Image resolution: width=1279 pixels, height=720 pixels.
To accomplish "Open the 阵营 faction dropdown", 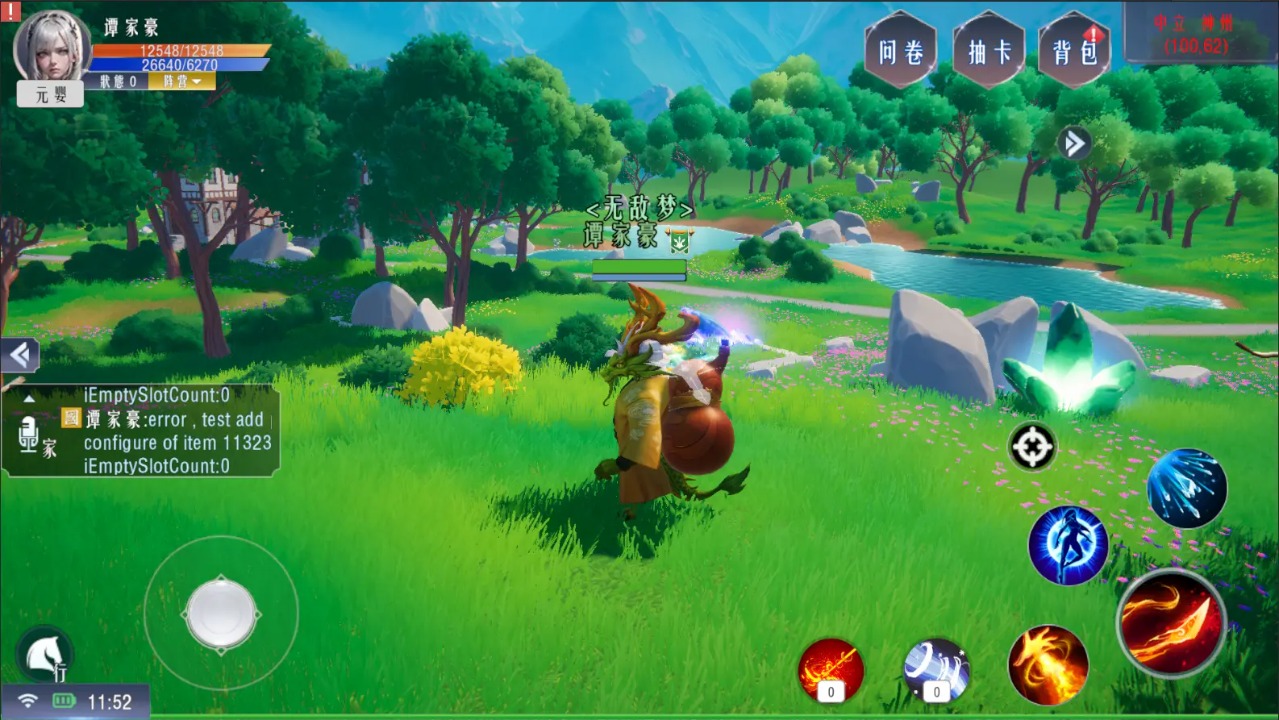I will 182,81.
